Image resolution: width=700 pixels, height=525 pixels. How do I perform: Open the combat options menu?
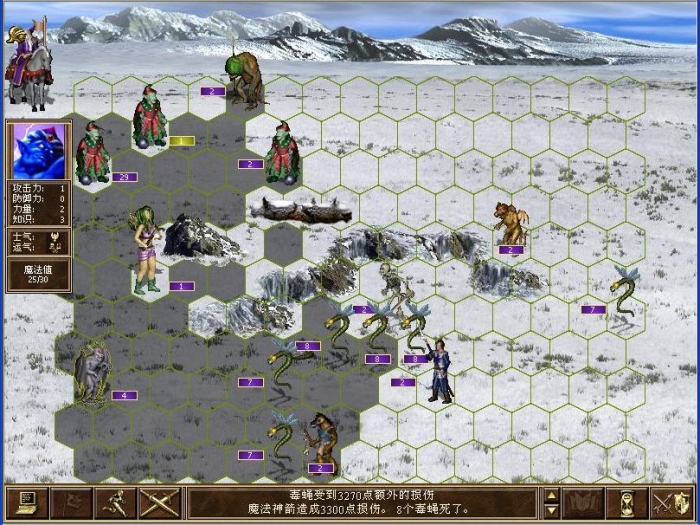tap(27, 502)
